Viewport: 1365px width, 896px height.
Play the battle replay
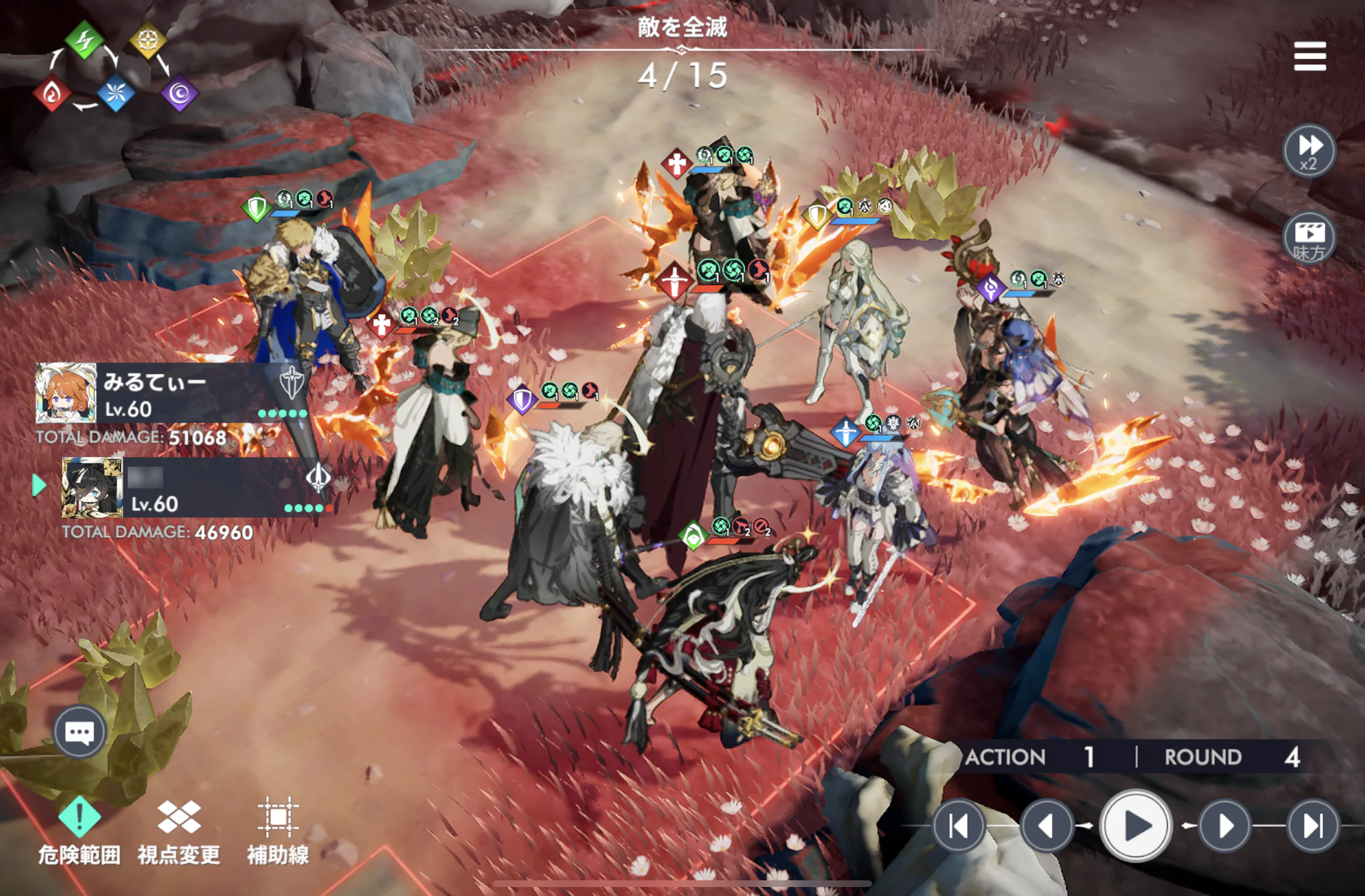[1135, 826]
